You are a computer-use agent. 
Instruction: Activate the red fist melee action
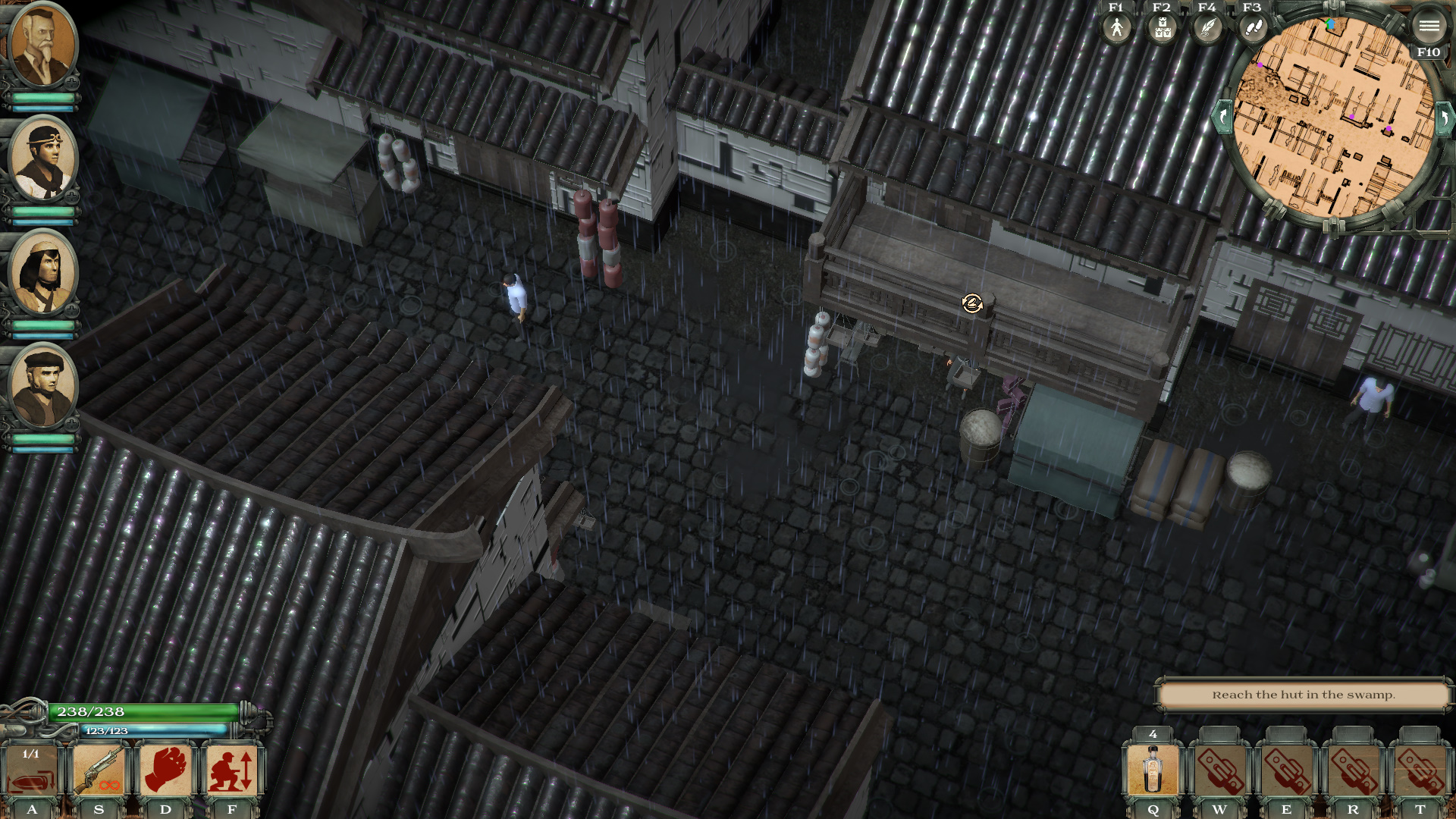[x=165, y=771]
